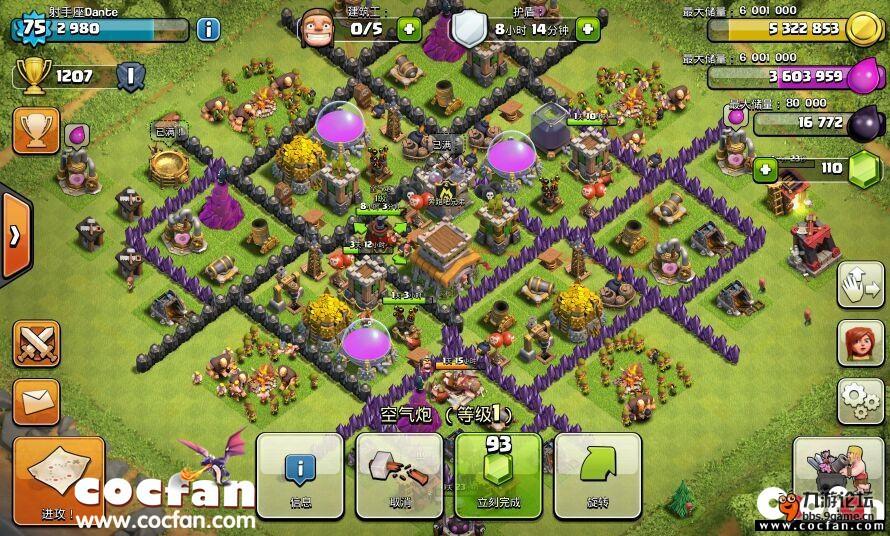Screen dimensions: 890x536
Task: Open the crossed swords battle log
Action: pyautogui.click(x=35, y=344)
